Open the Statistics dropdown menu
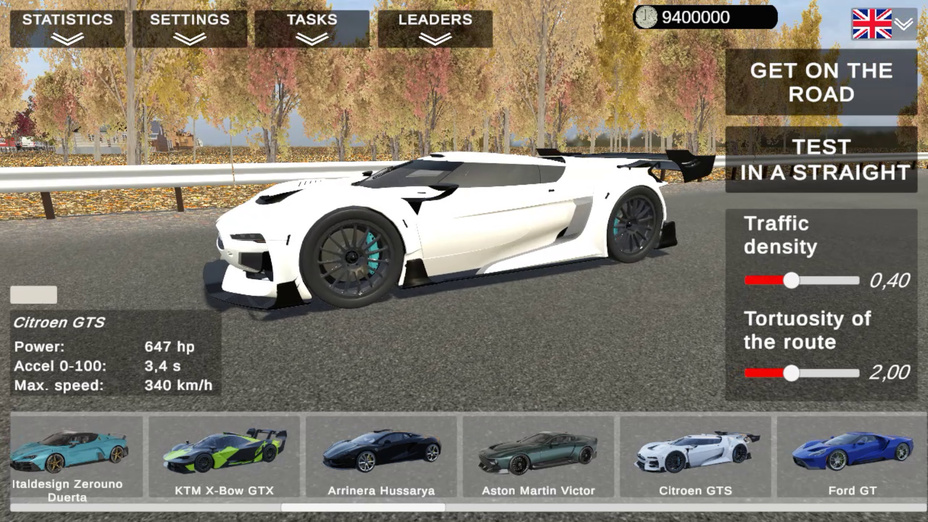The height and width of the screenshot is (522, 928). coord(68,28)
